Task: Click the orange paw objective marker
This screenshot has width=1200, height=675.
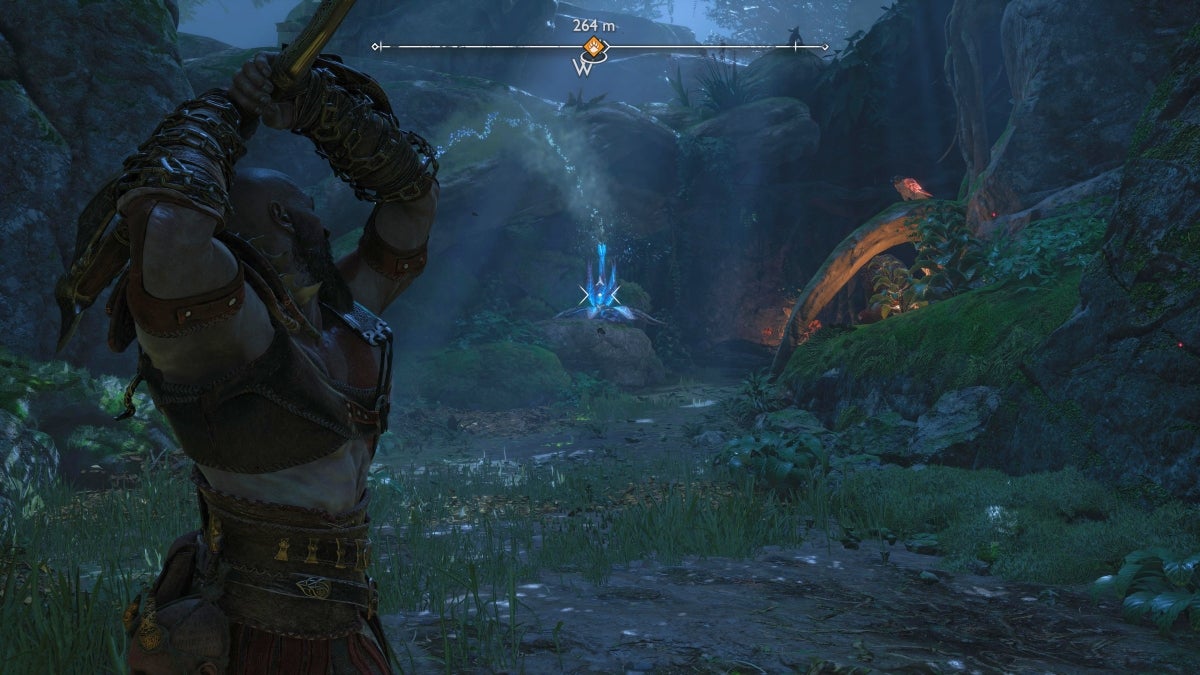Action: pyautogui.click(x=594, y=46)
